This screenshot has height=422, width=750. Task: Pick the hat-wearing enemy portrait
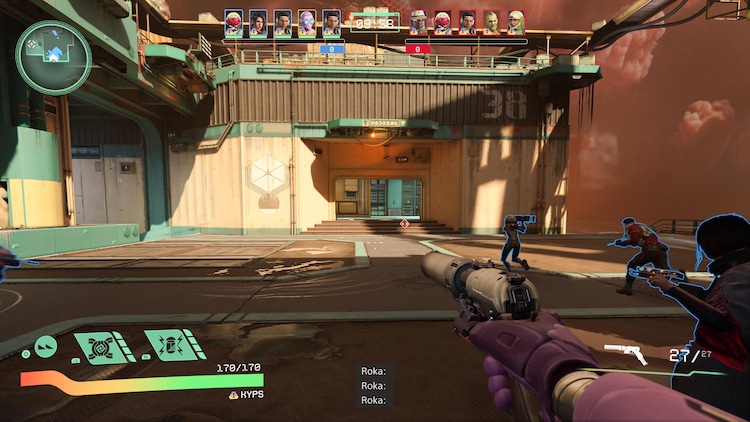point(418,23)
